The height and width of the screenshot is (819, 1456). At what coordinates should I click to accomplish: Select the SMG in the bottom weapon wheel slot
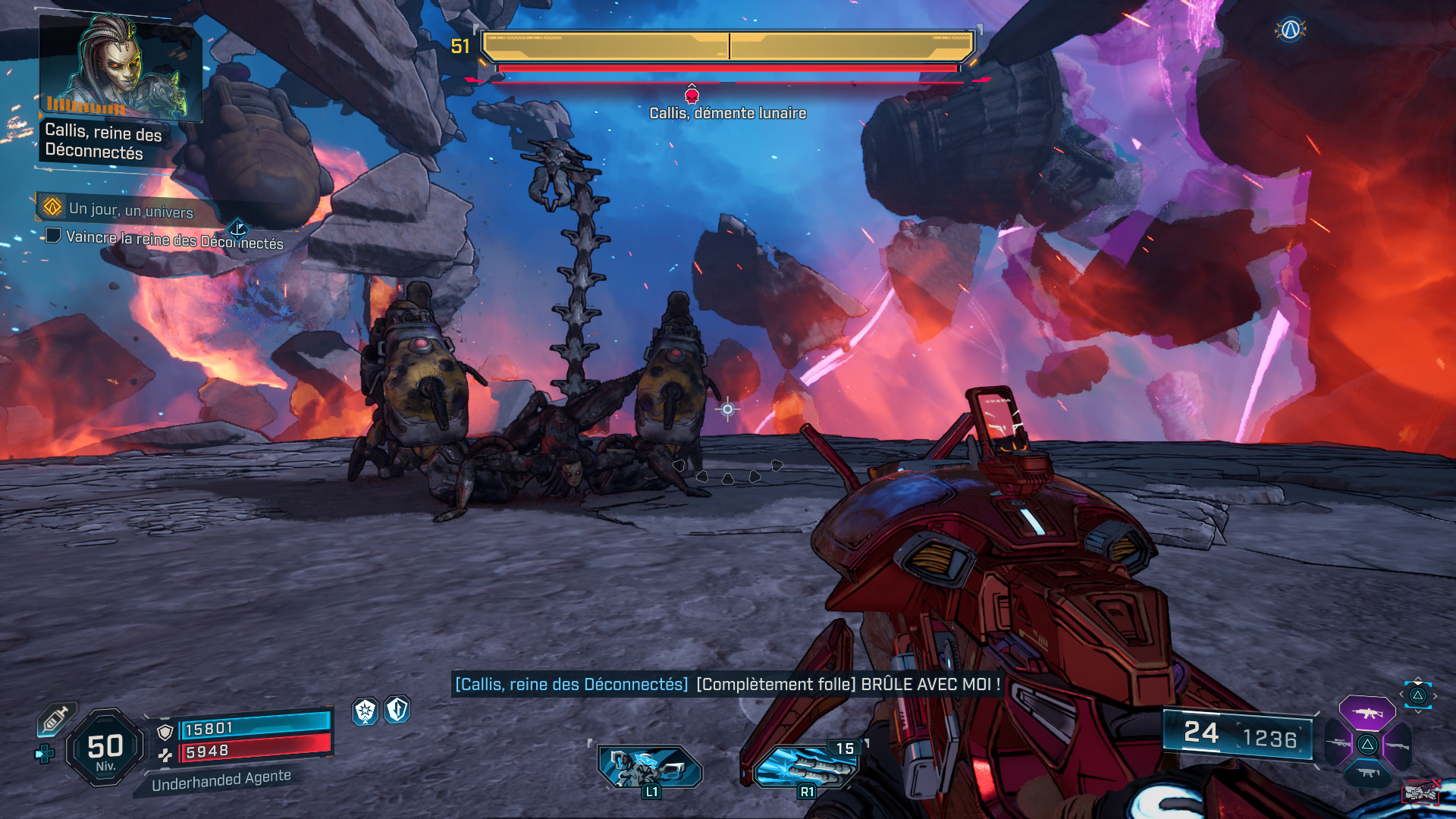pyautogui.click(x=1367, y=772)
